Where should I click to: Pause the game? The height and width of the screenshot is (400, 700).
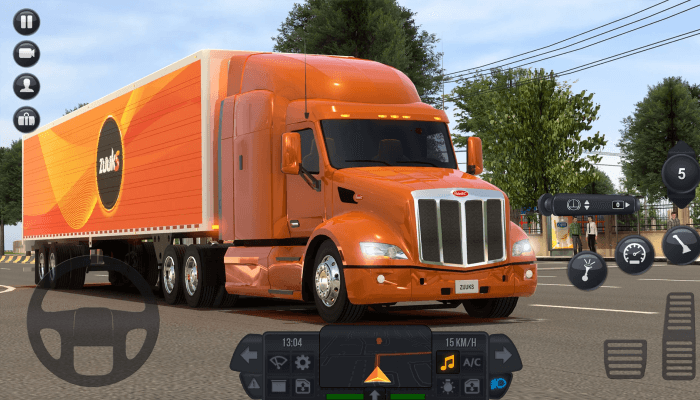pyautogui.click(x=27, y=21)
